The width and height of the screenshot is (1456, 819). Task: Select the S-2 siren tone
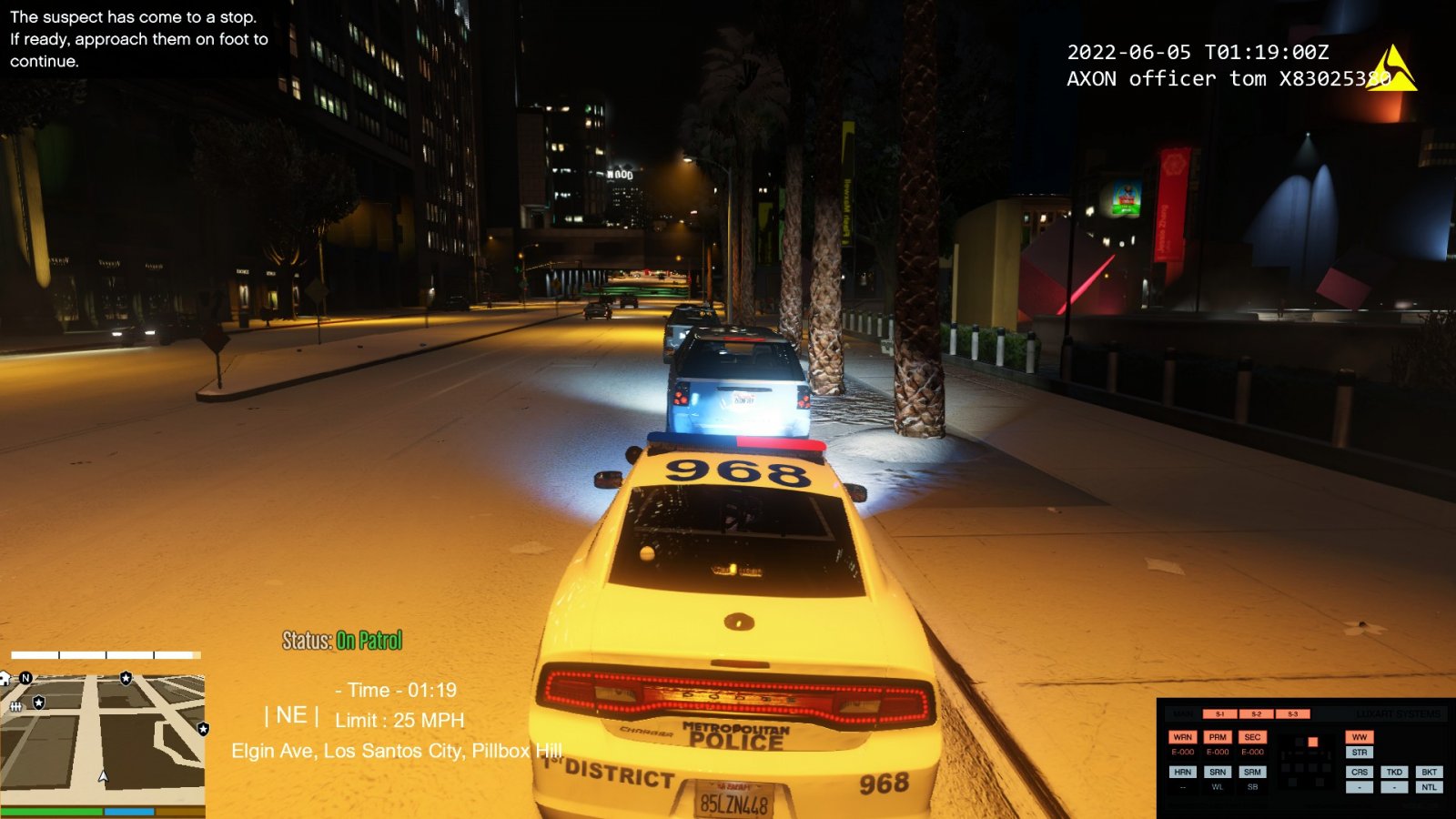coord(1256,714)
